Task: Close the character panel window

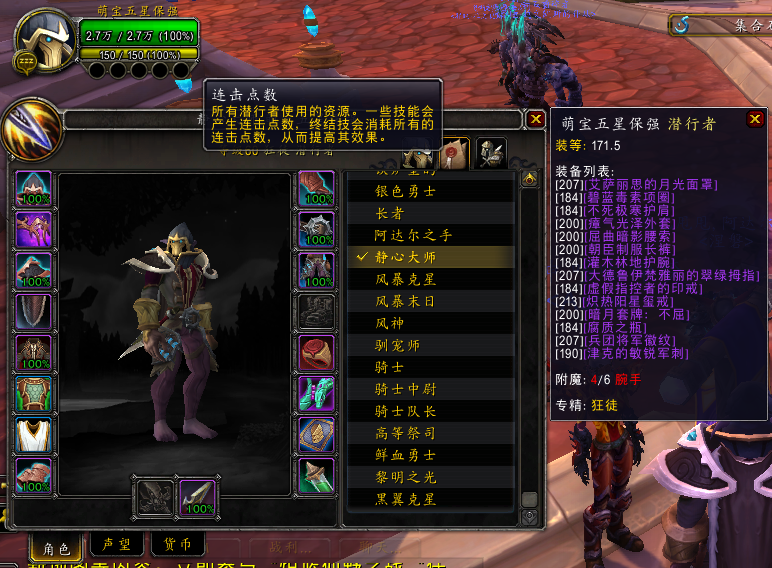Action: (x=536, y=120)
